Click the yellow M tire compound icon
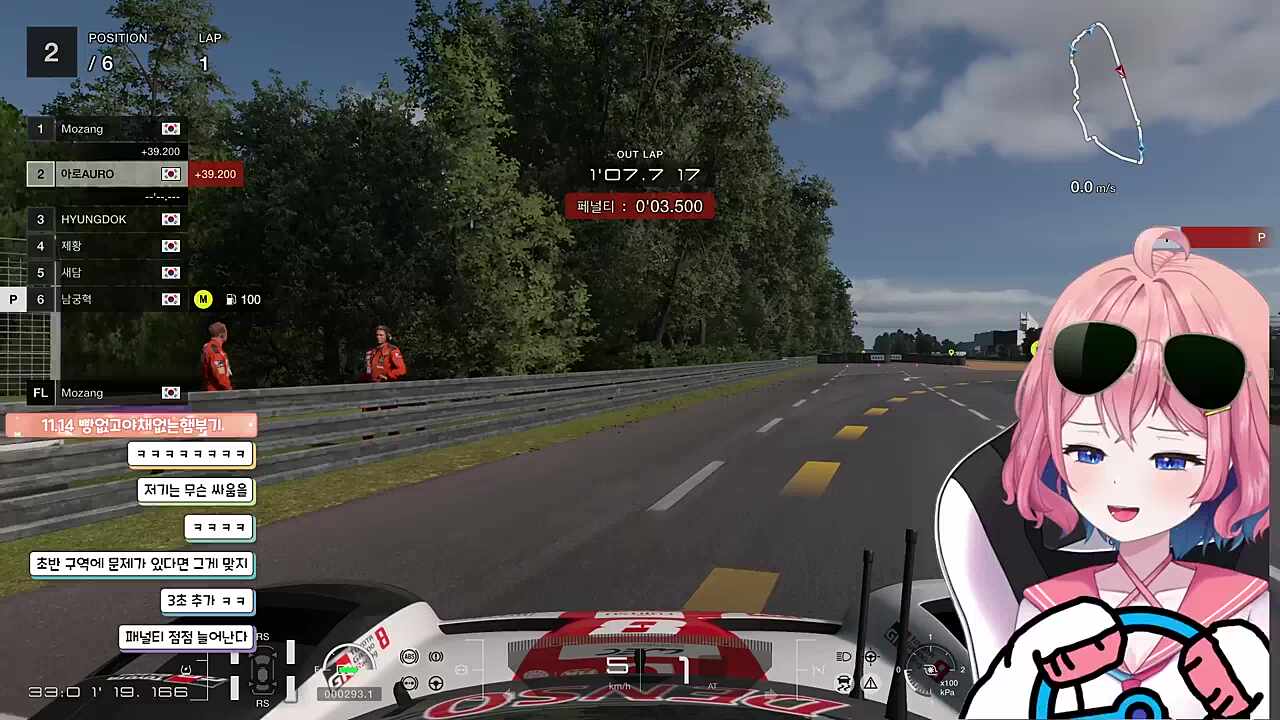 click(203, 299)
